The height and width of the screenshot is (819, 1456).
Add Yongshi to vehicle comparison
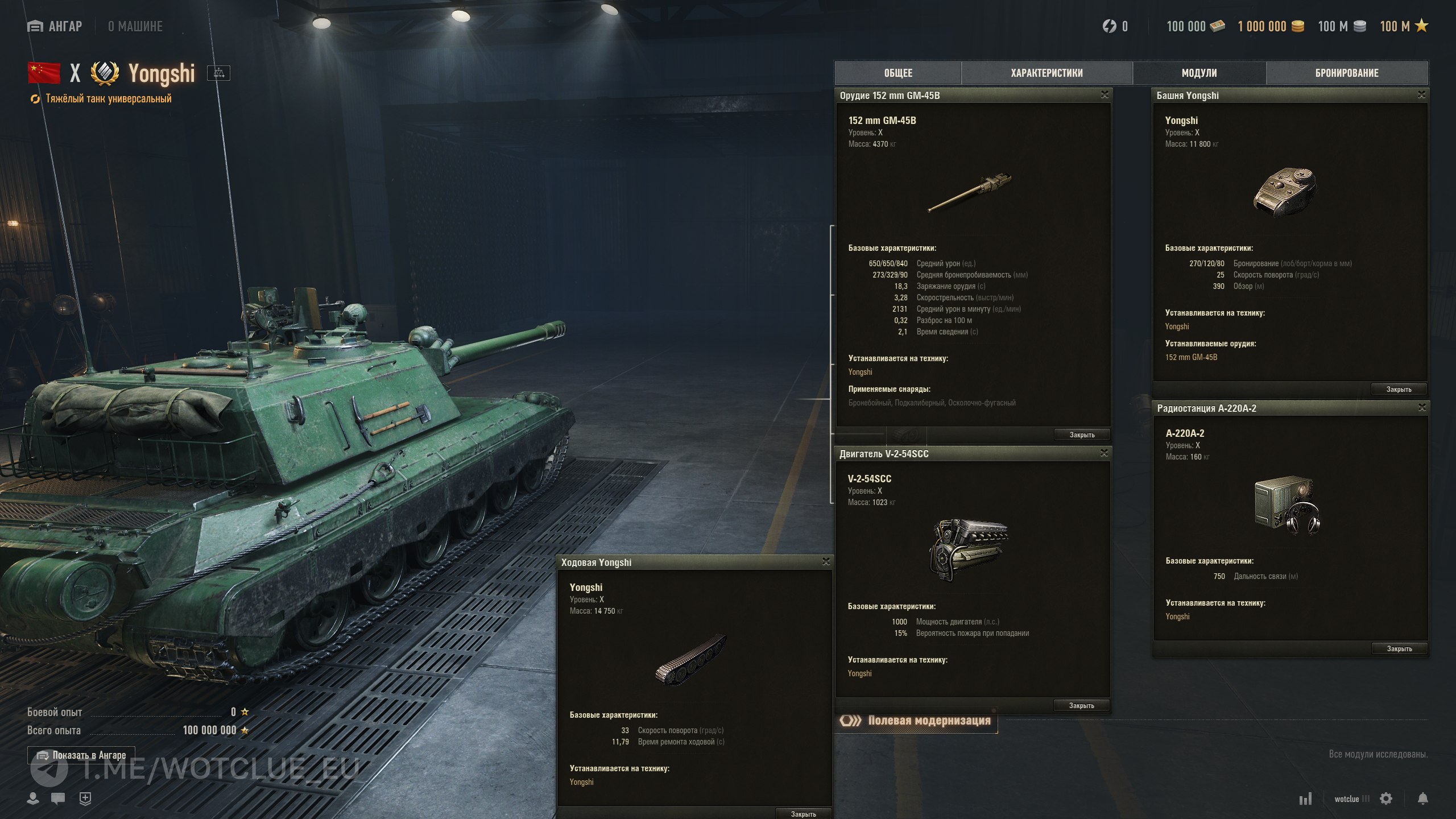(219, 73)
